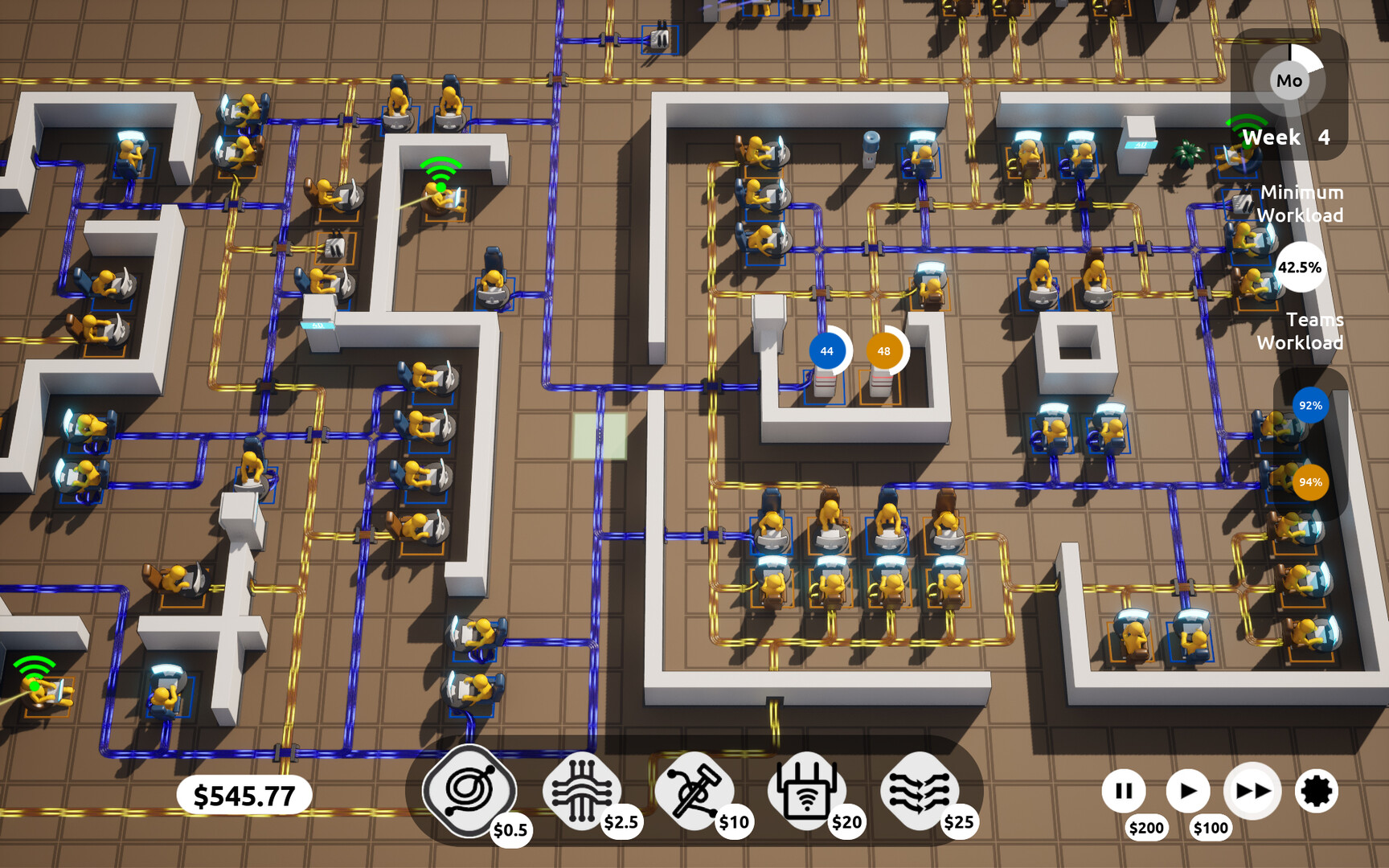The height and width of the screenshot is (868, 1389).
Task: Click the $545.77 money display
Action: pos(245,795)
